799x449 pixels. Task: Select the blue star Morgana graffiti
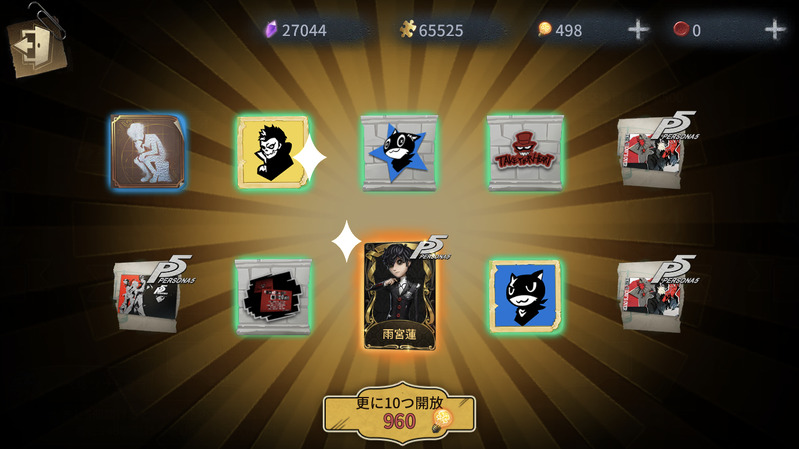[399, 152]
